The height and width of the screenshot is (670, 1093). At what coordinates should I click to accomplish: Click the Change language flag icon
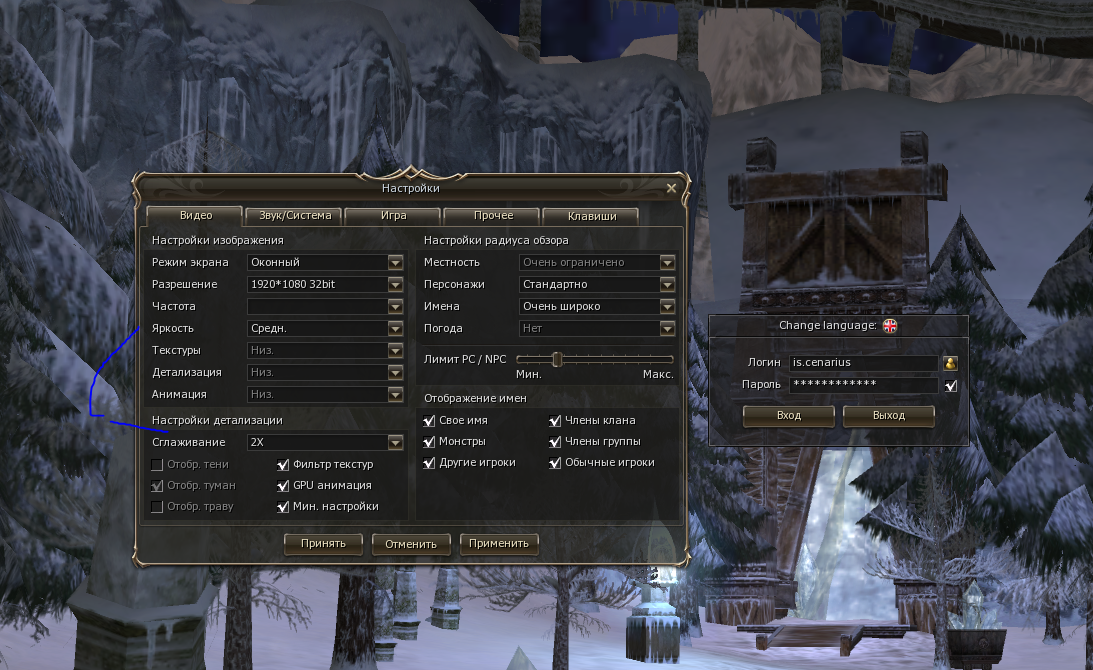click(x=889, y=326)
